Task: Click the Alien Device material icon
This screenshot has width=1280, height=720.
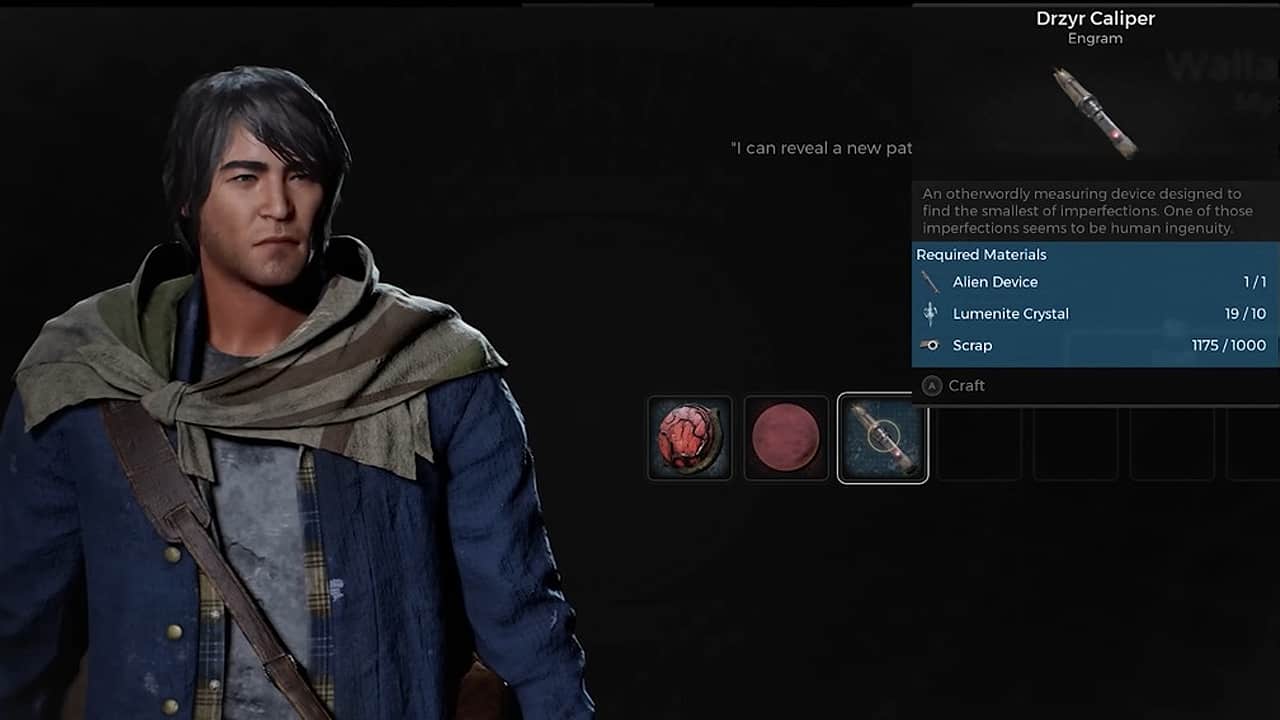Action: click(929, 281)
